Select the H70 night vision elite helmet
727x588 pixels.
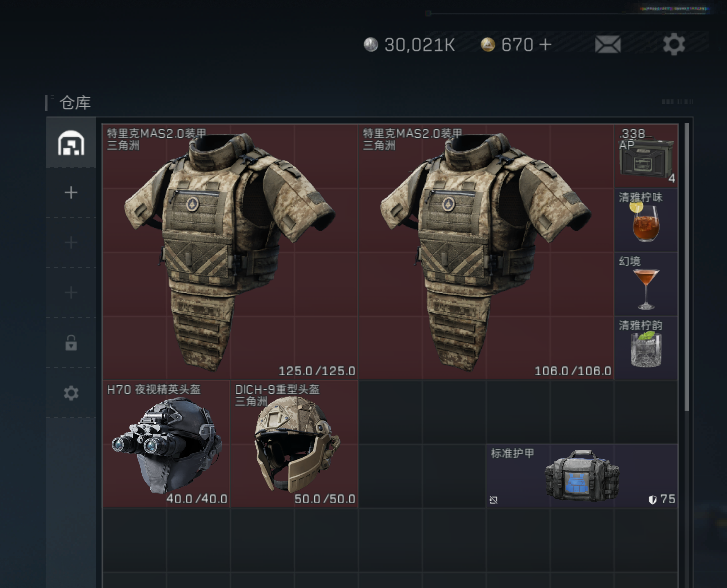pos(166,444)
